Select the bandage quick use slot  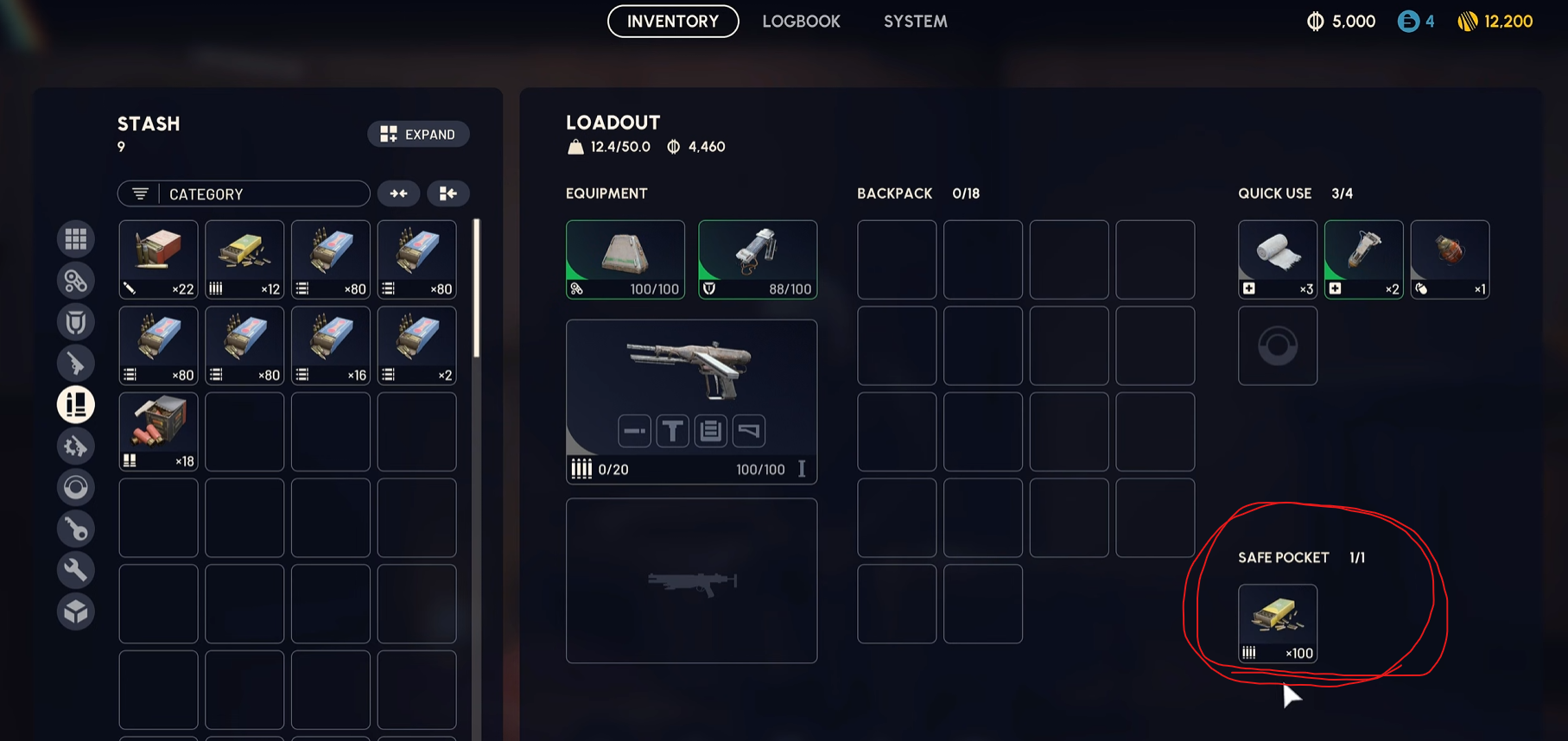1277,259
